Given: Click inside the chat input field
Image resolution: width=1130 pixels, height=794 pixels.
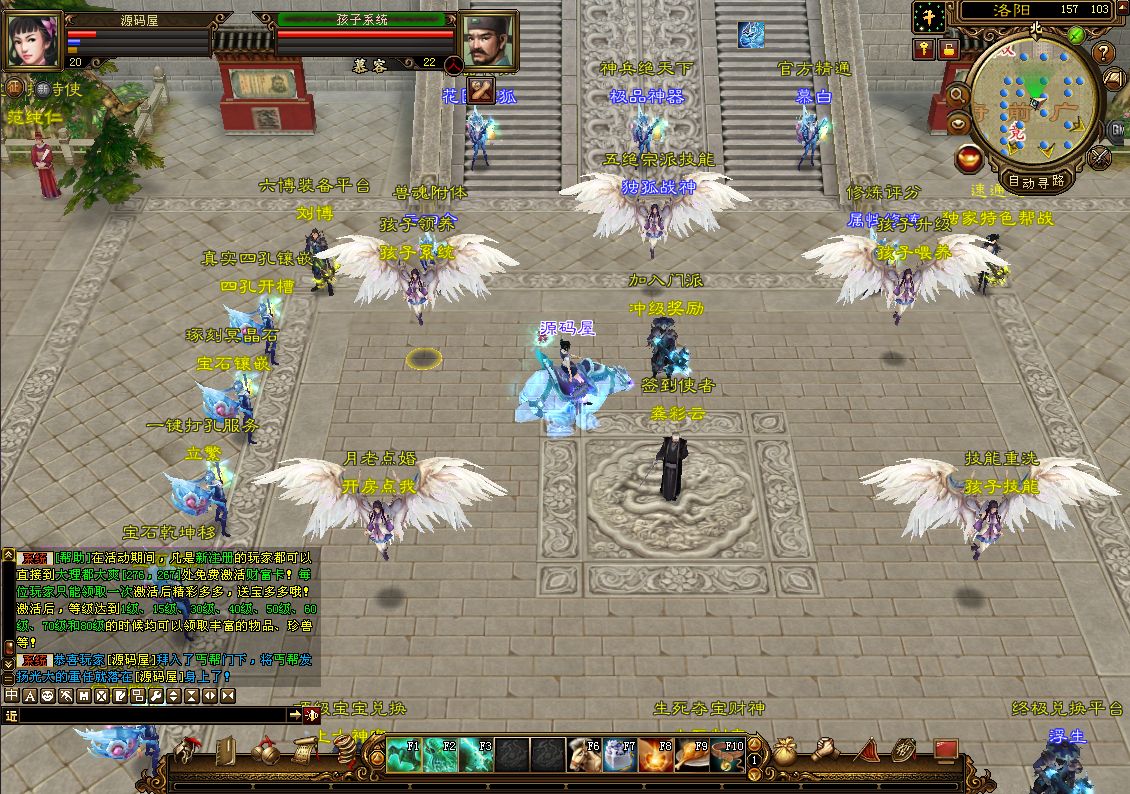Looking at the screenshot, I should coord(150,715).
